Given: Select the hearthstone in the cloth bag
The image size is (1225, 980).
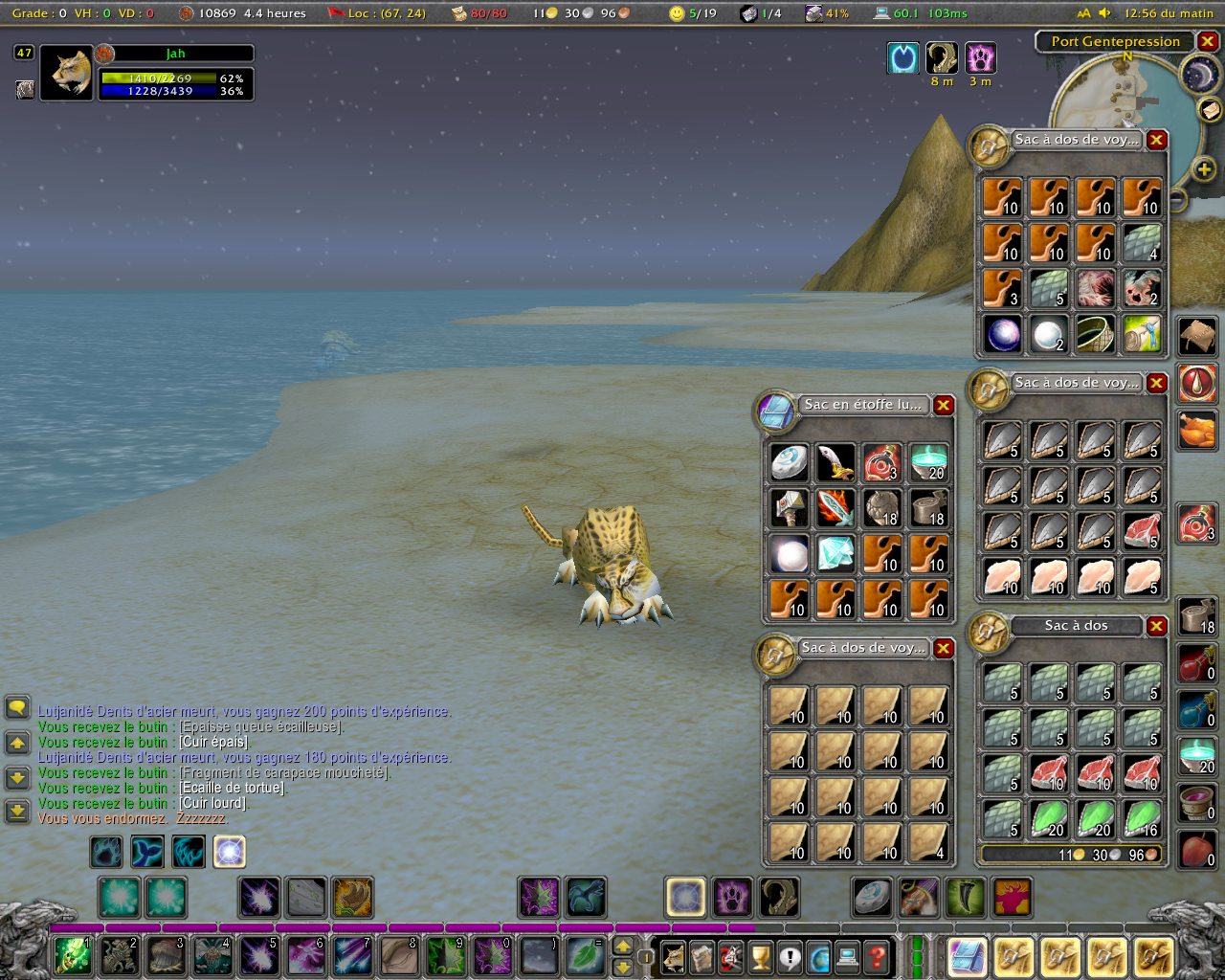Looking at the screenshot, I should coord(789,462).
